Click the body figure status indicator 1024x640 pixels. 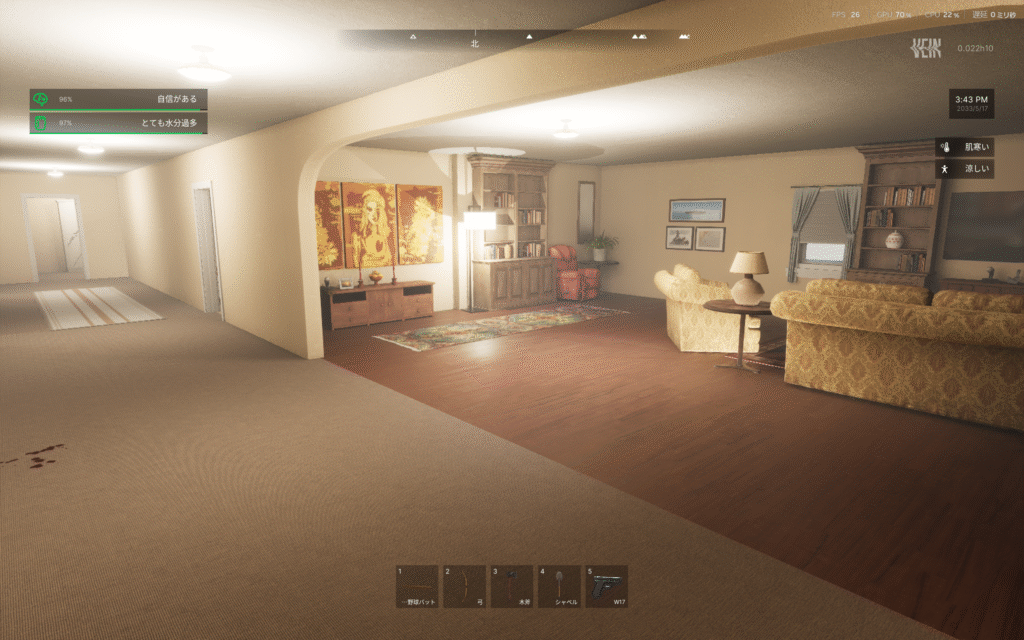(945, 170)
